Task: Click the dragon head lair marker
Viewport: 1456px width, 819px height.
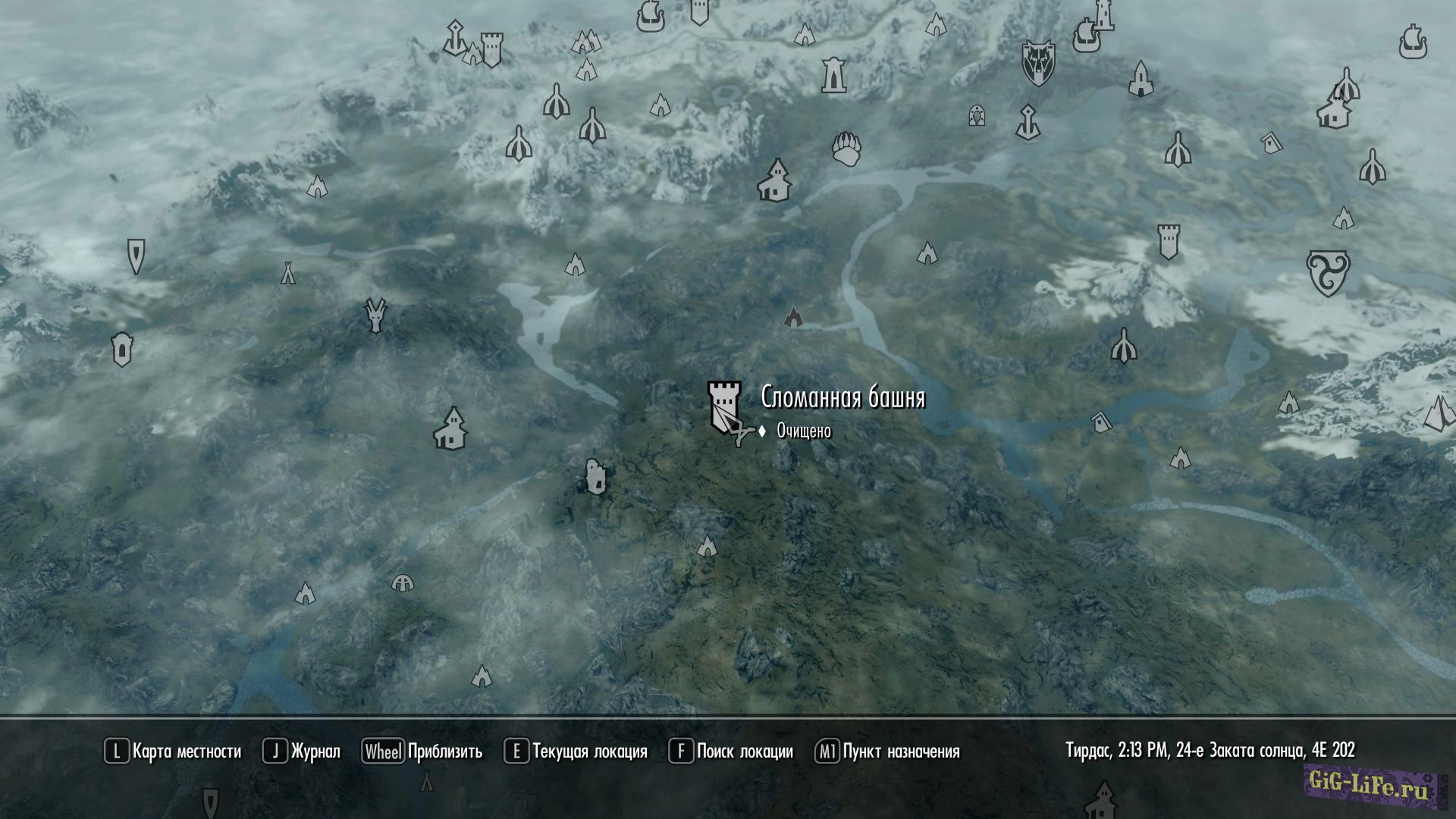Action: (375, 315)
